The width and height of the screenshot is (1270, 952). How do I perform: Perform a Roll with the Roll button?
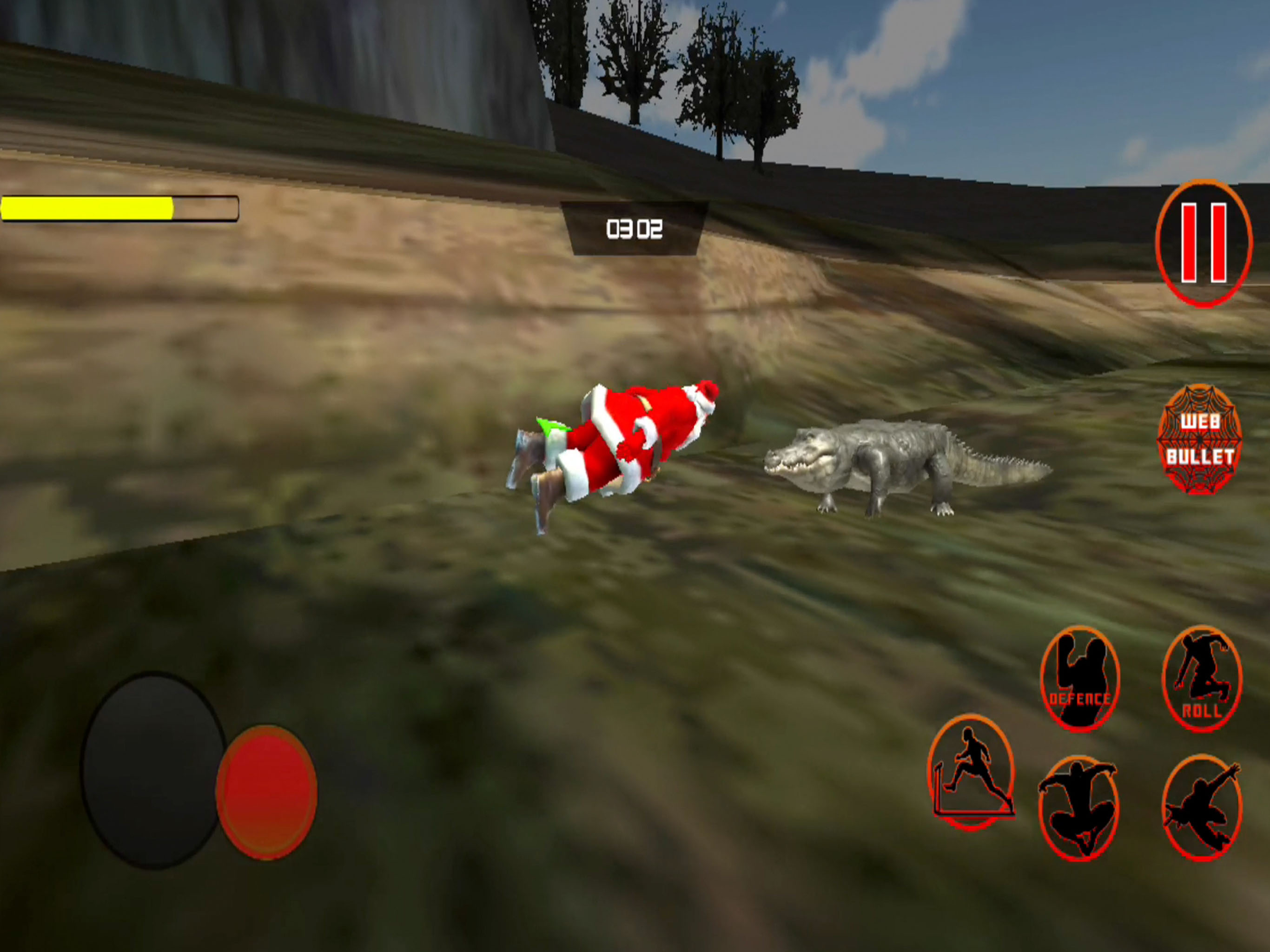point(1202,678)
